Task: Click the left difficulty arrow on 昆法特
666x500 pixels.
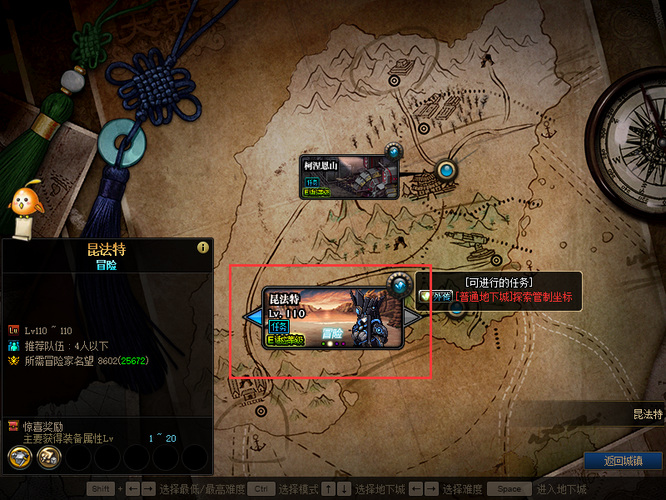Action: [254, 318]
